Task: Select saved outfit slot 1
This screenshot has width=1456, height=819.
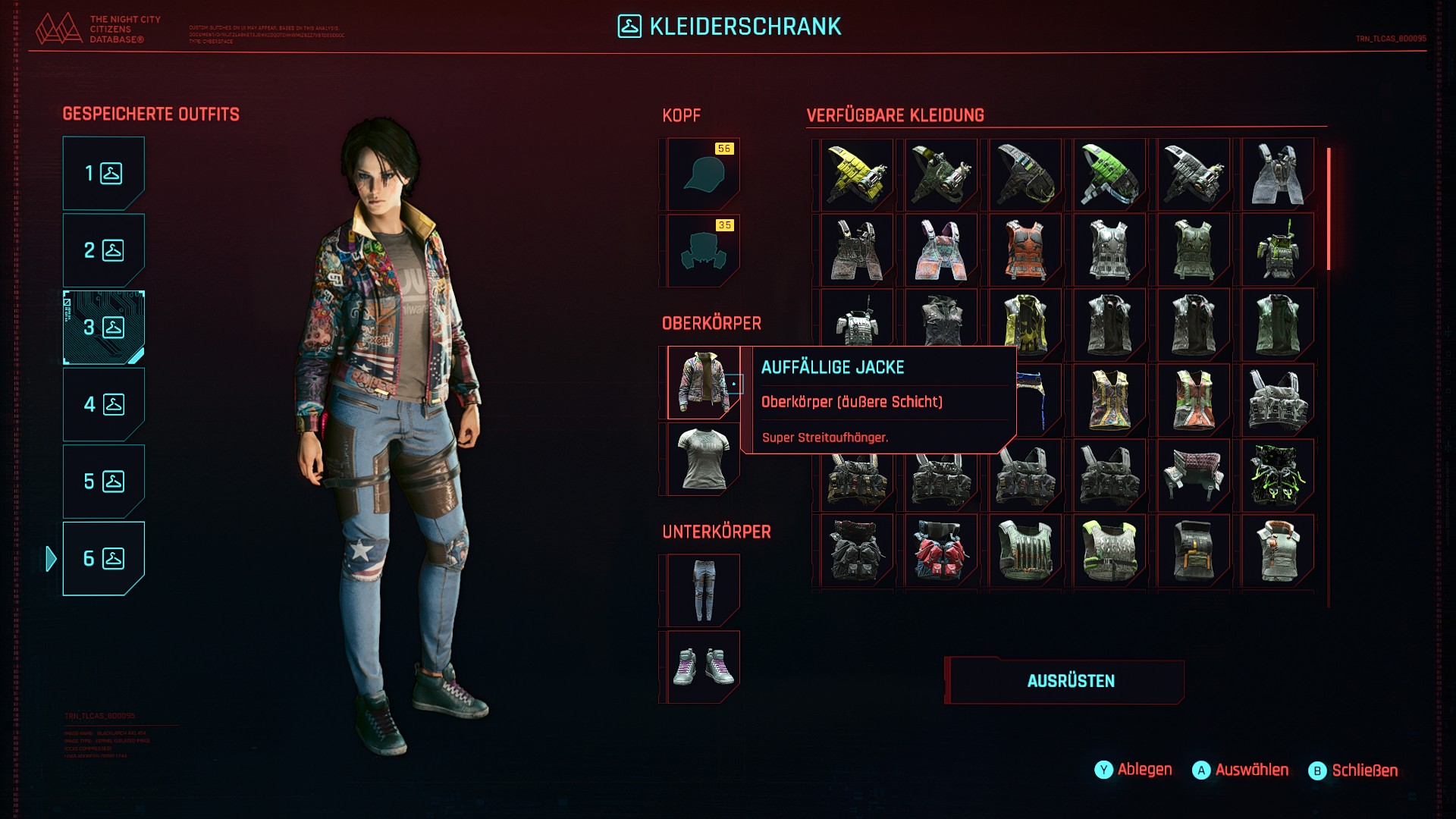Action: pos(103,174)
